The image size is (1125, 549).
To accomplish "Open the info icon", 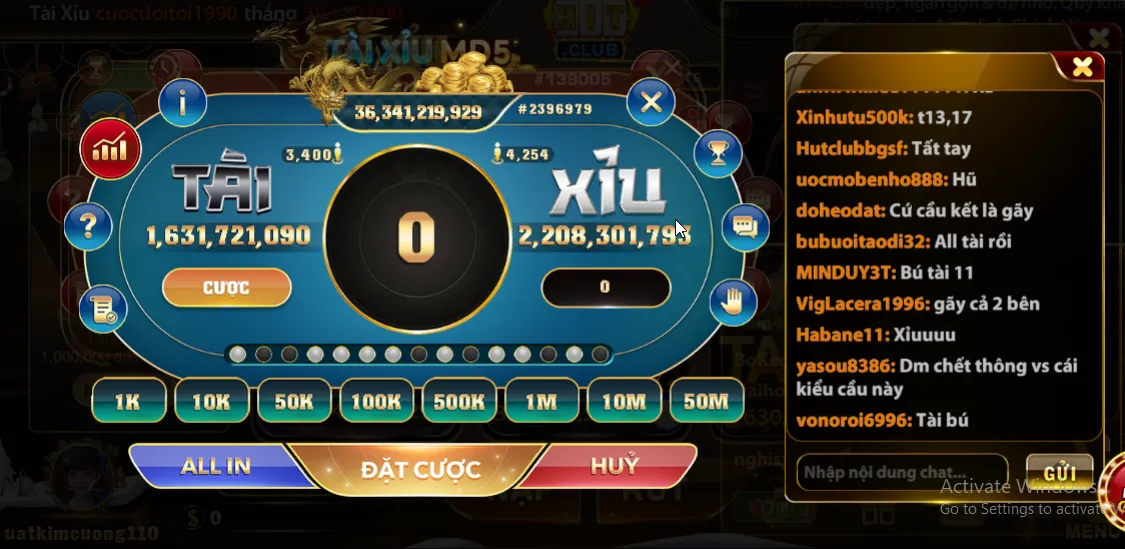I will 183,102.
